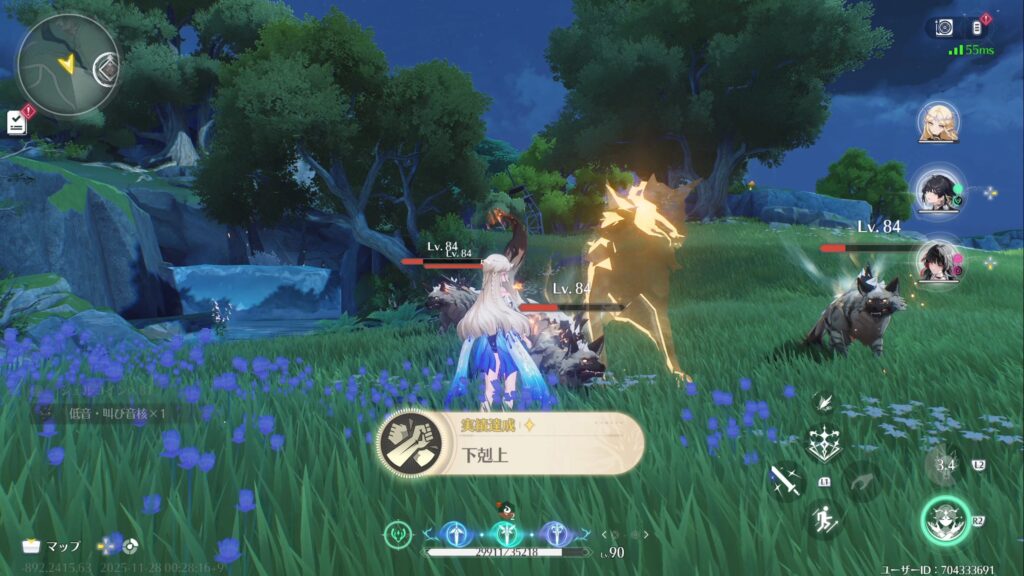Screen dimensions: 1024x576
Task: Tap the skill on 3.4 cooldown
Action: 942,464
